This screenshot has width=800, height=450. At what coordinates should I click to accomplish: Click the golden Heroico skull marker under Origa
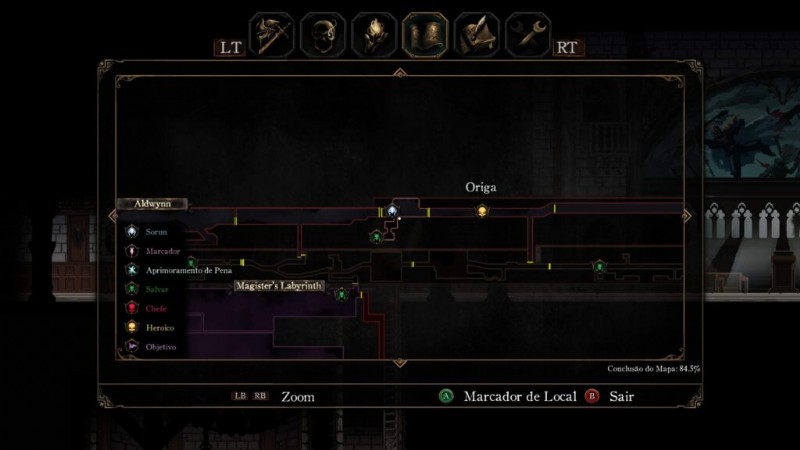(x=481, y=210)
